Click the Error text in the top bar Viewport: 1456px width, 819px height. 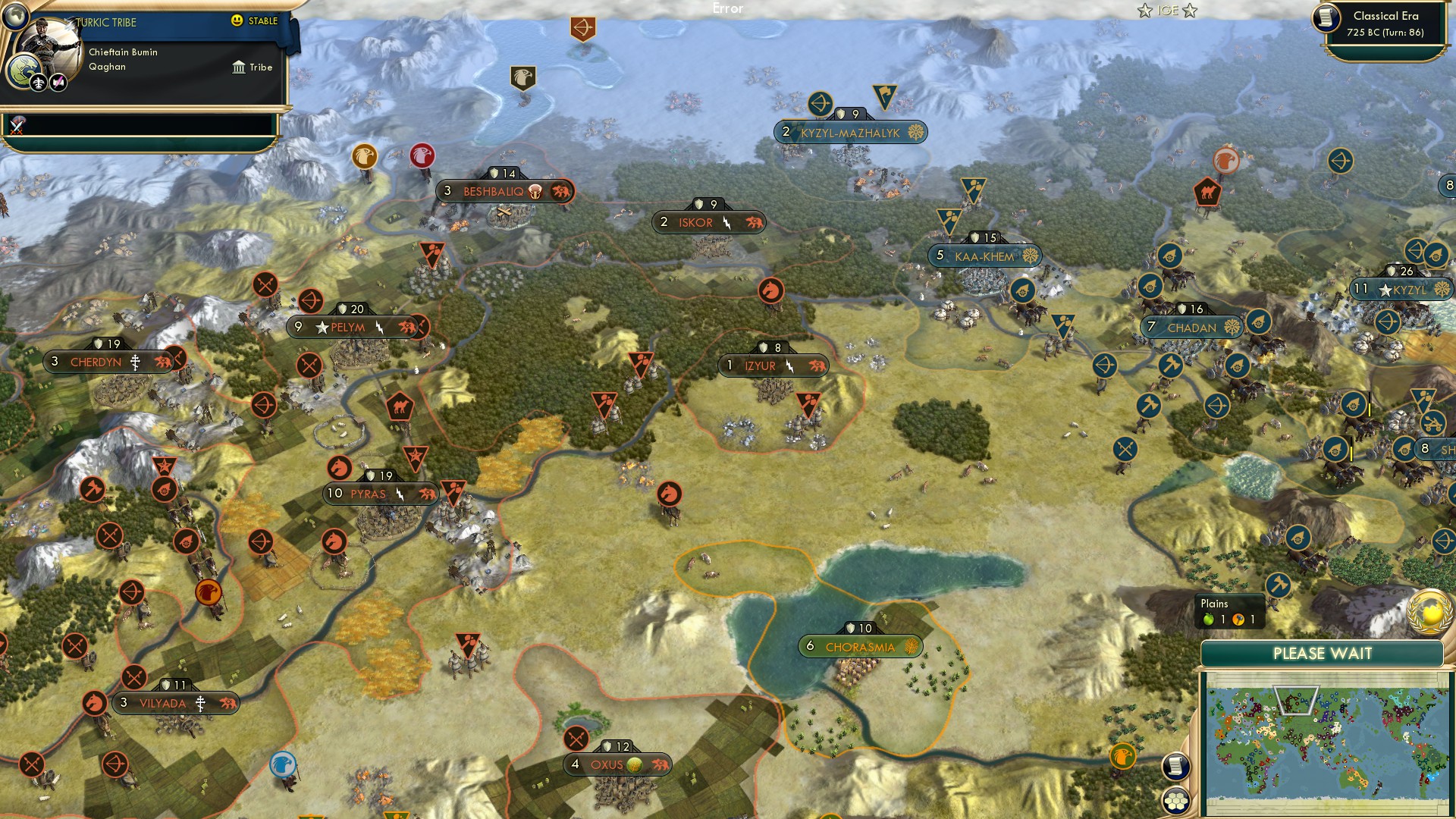pyautogui.click(x=727, y=8)
